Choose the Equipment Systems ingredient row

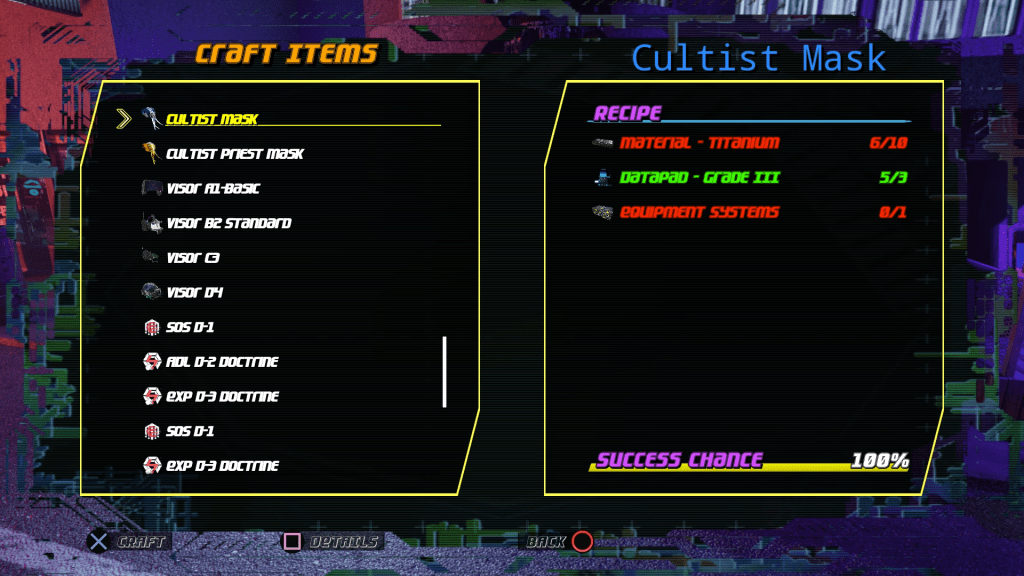(699, 213)
